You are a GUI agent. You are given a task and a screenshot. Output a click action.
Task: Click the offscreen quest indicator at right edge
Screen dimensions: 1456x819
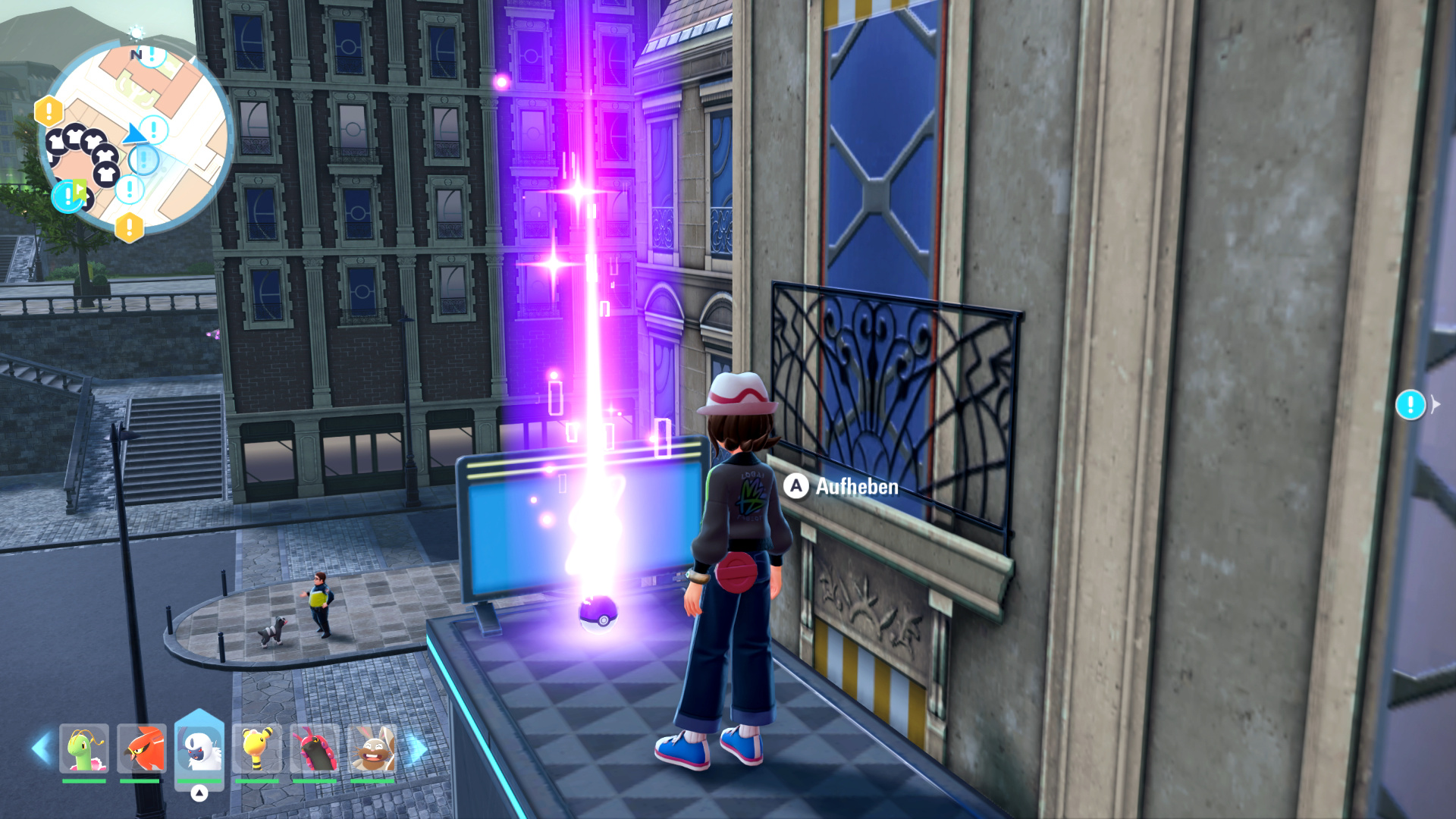coord(1410,405)
